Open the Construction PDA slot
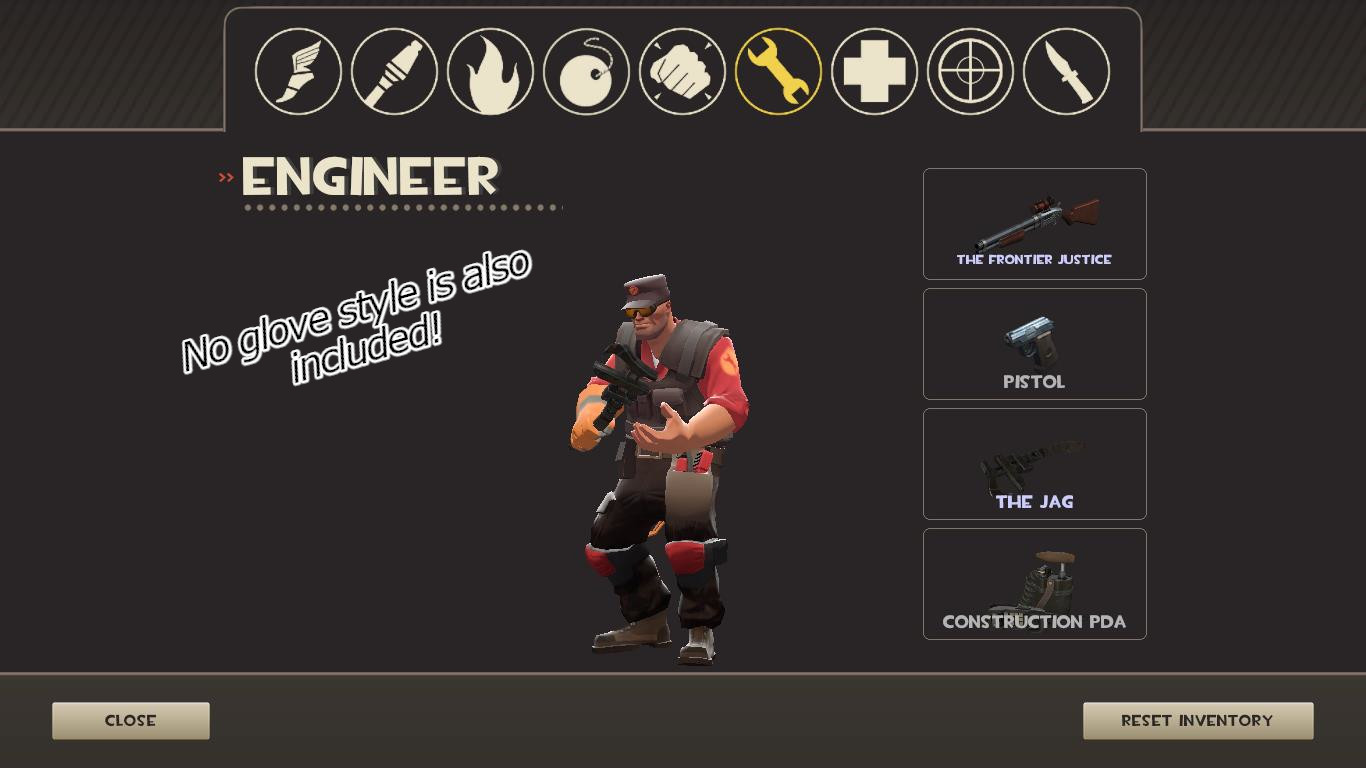Image resolution: width=1366 pixels, height=768 pixels. (x=1034, y=583)
